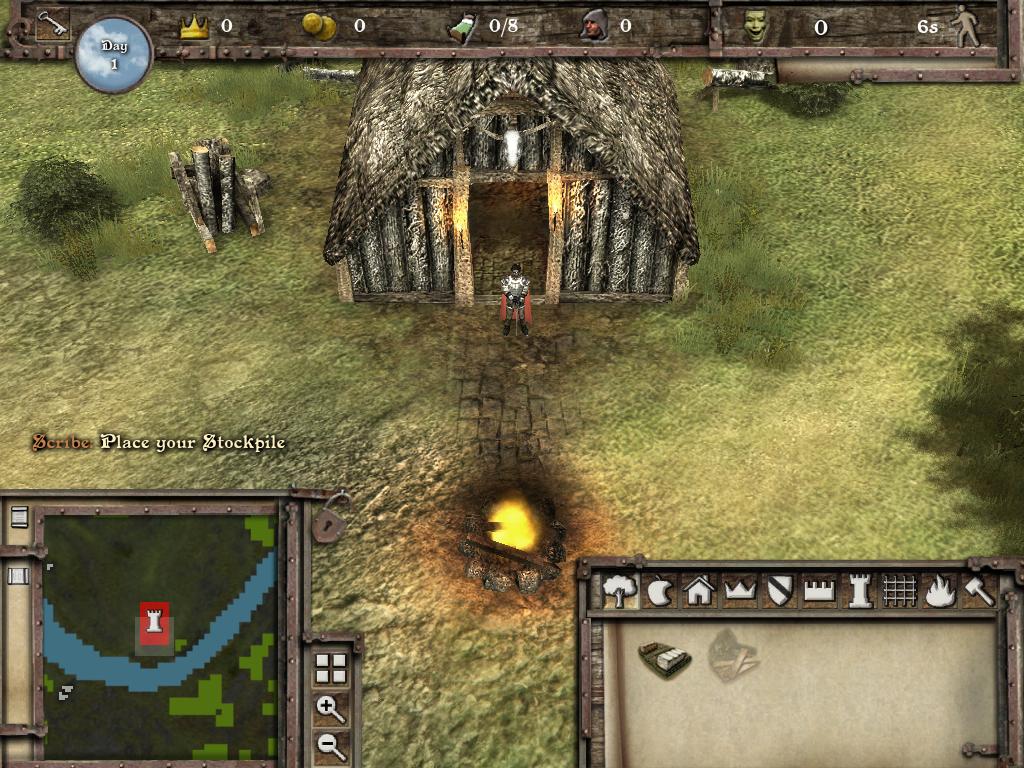Image resolution: width=1024 pixels, height=768 pixels.
Task: Click the gold crown honour icon
Action: point(194,27)
